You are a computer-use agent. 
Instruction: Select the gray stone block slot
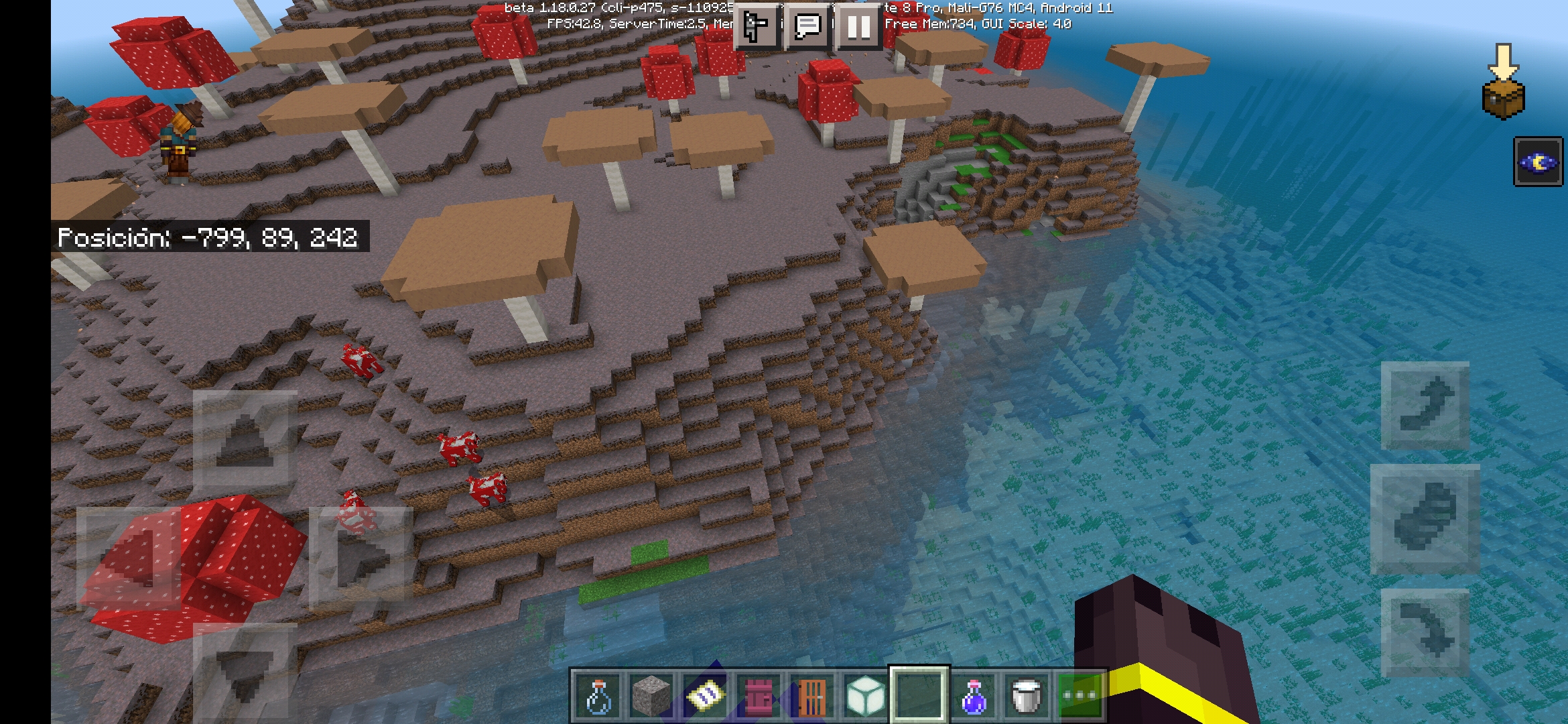tap(651, 696)
